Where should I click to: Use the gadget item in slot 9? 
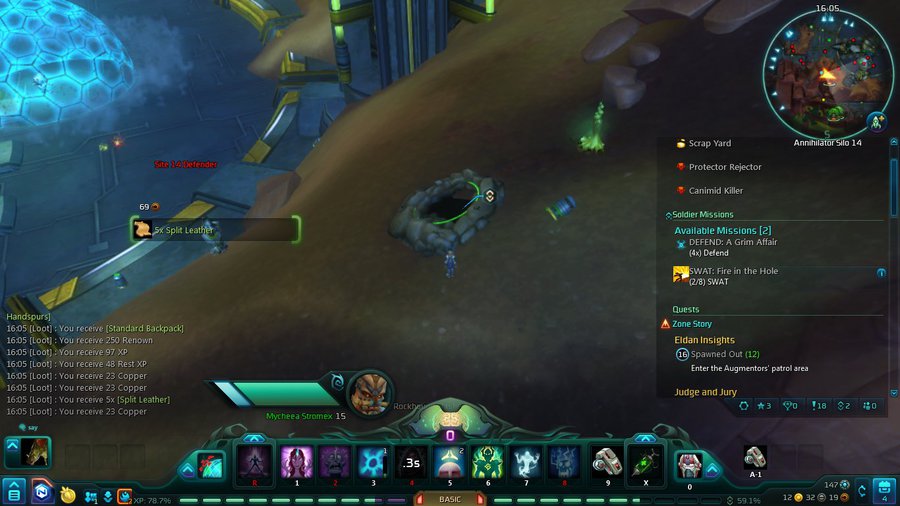click(606, 463)
